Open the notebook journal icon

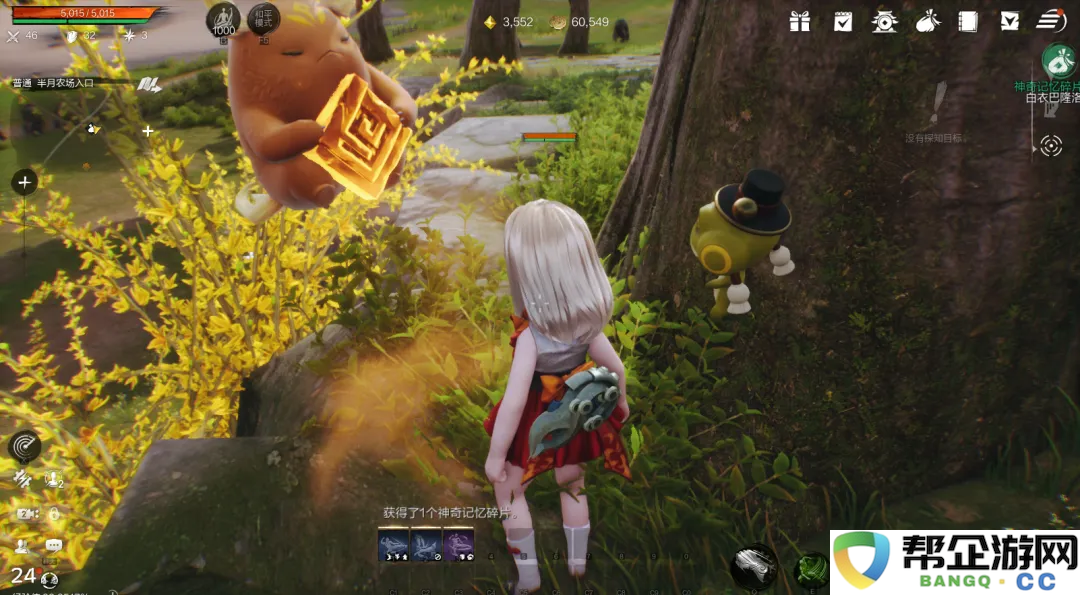coord(967,21)
